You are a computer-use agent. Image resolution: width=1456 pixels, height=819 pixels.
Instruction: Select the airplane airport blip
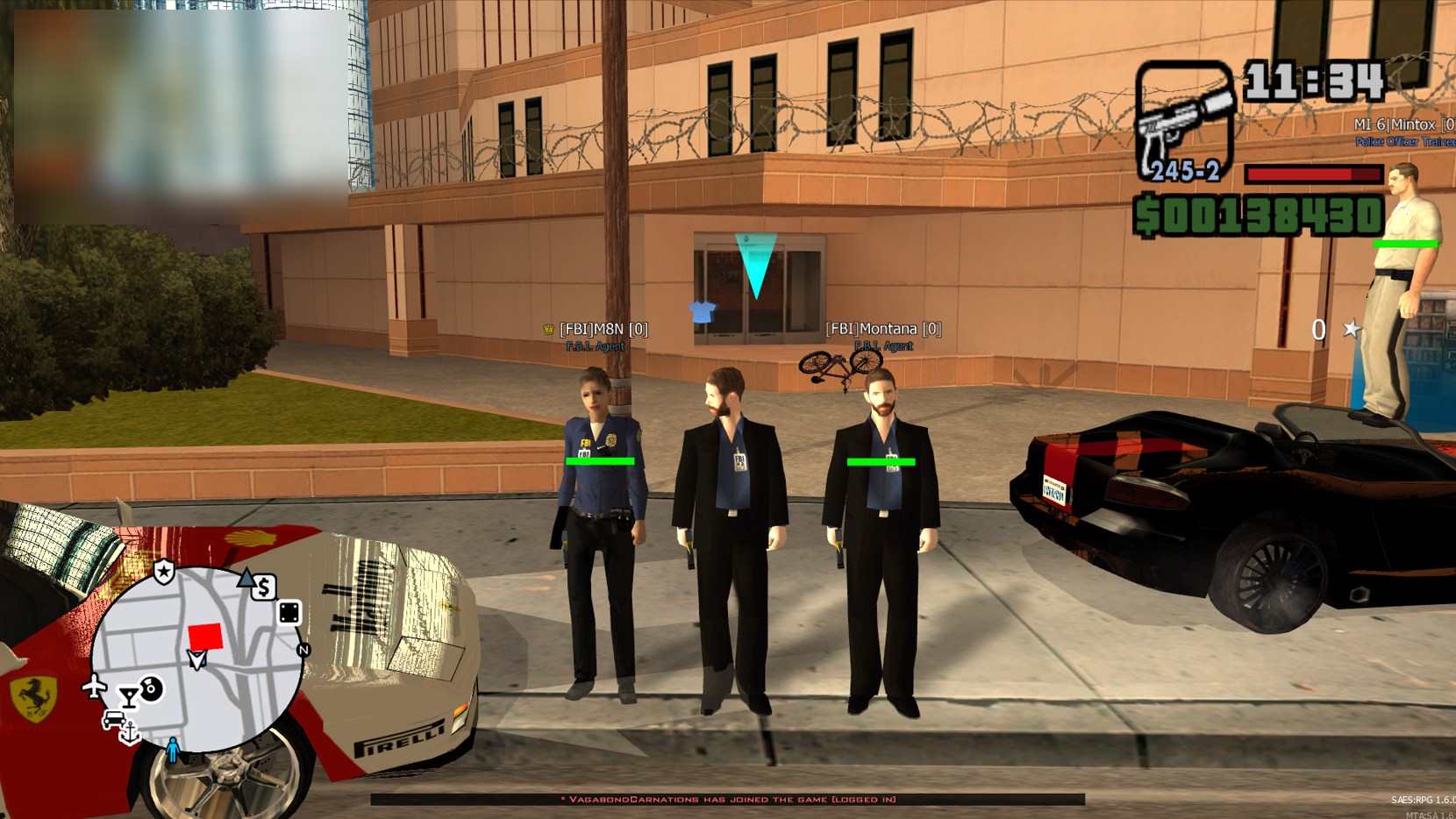(x=94, y=686)
